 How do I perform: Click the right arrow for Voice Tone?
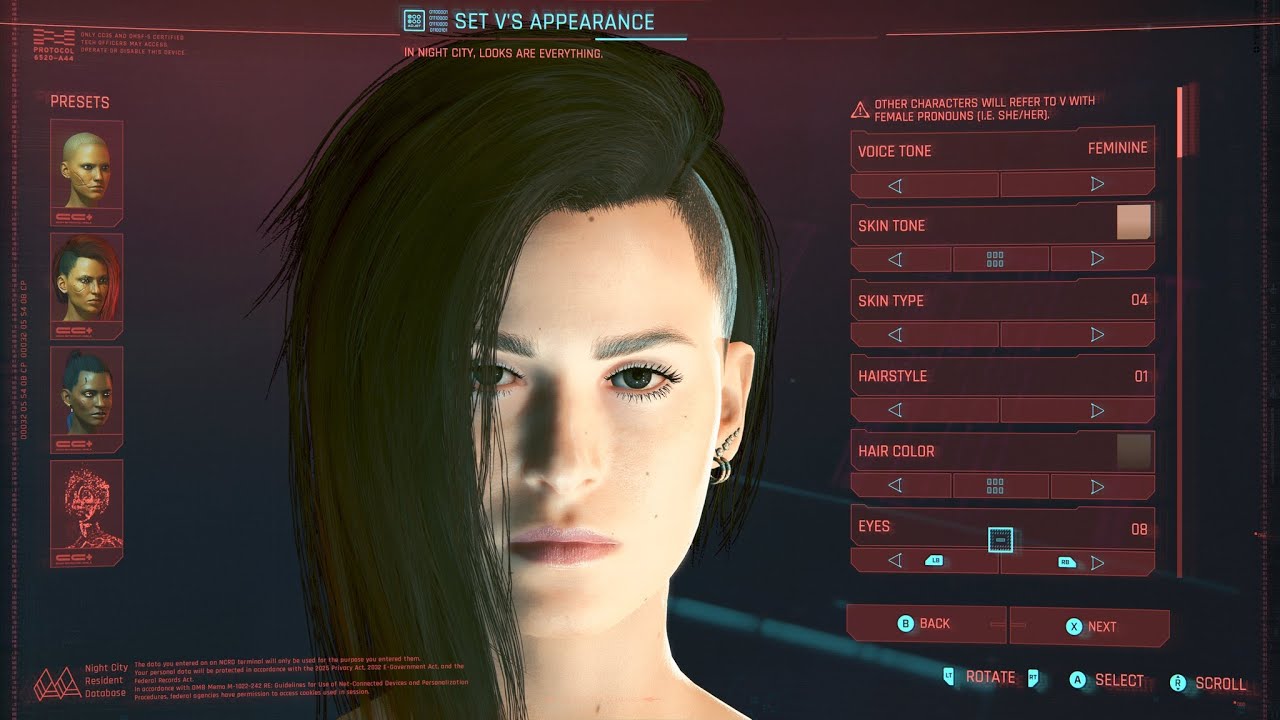coord(1097,183)
